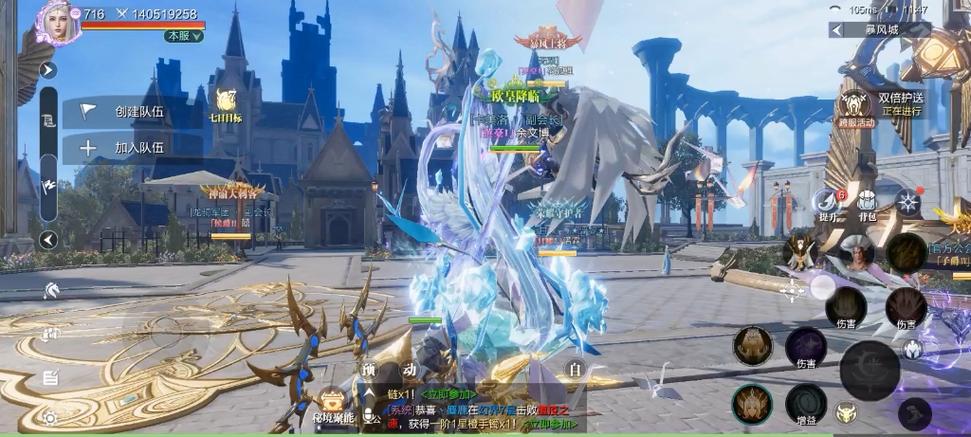
Task: Tap the microphone voice chat icon
Action: click(370, 418)
